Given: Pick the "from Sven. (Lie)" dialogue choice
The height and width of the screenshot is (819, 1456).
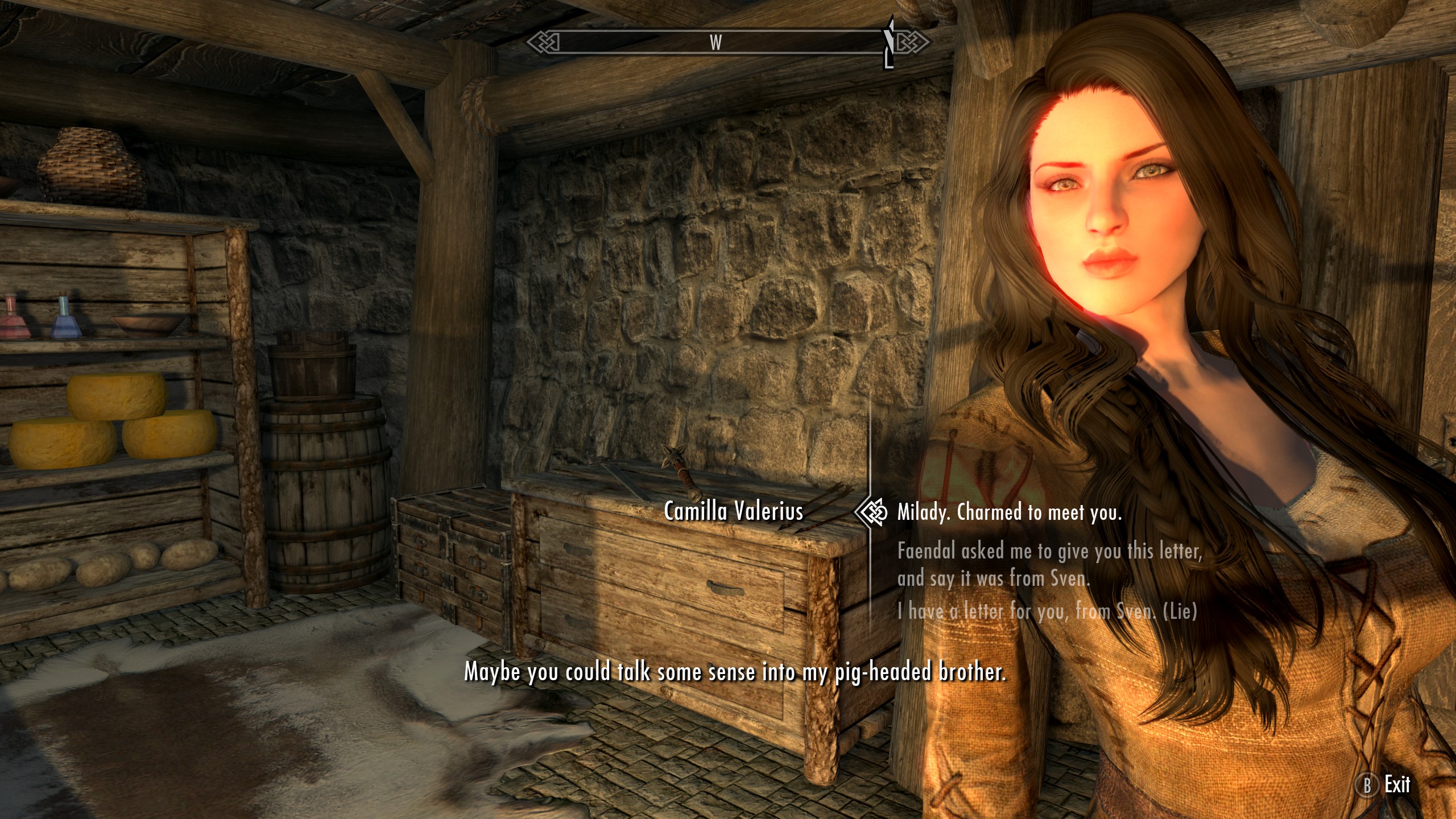Looking at the screenshot, I should [x=1046, y=611].
